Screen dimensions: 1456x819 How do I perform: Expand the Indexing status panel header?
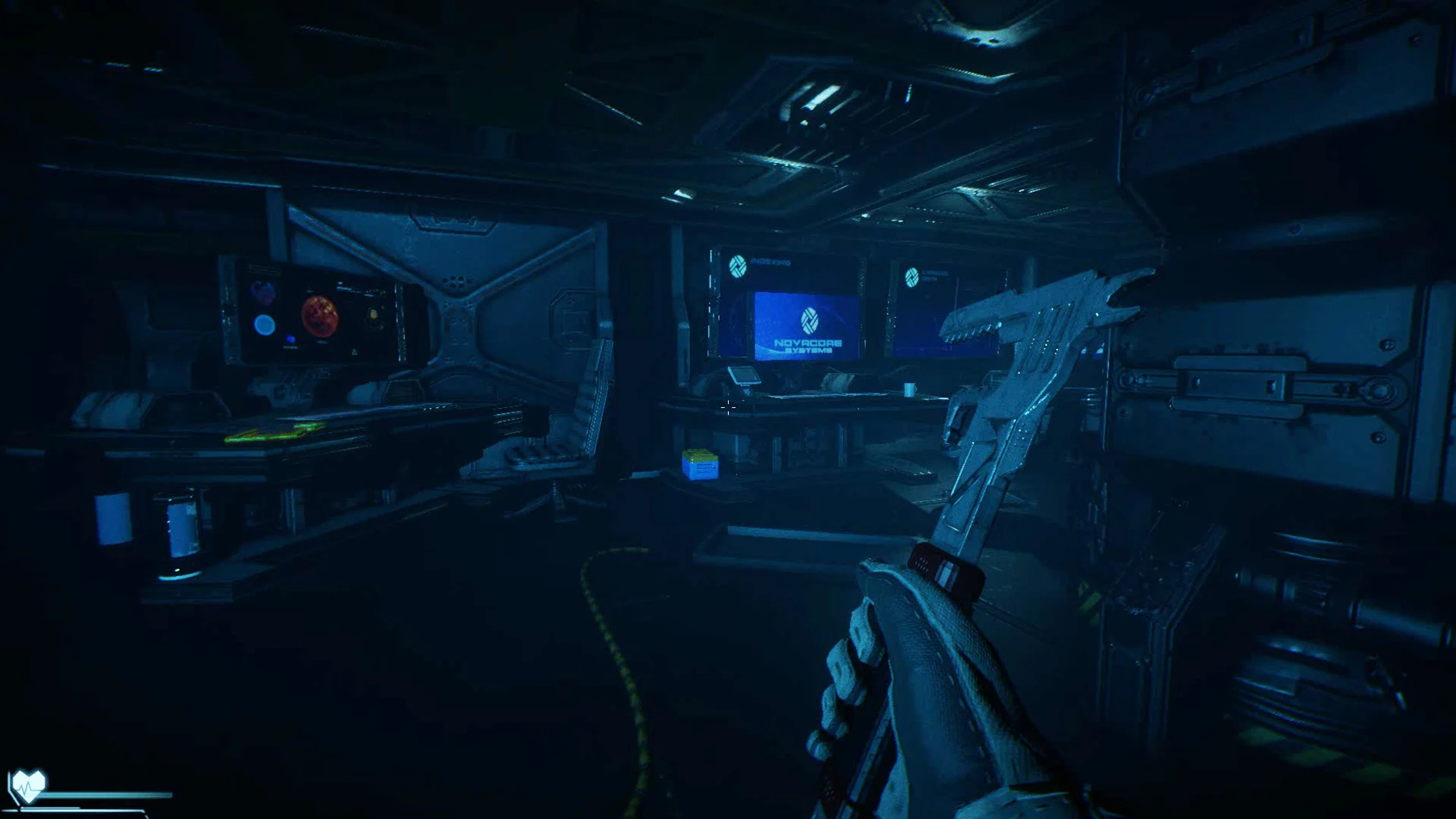pyautogui.click(x=770, y=262)
